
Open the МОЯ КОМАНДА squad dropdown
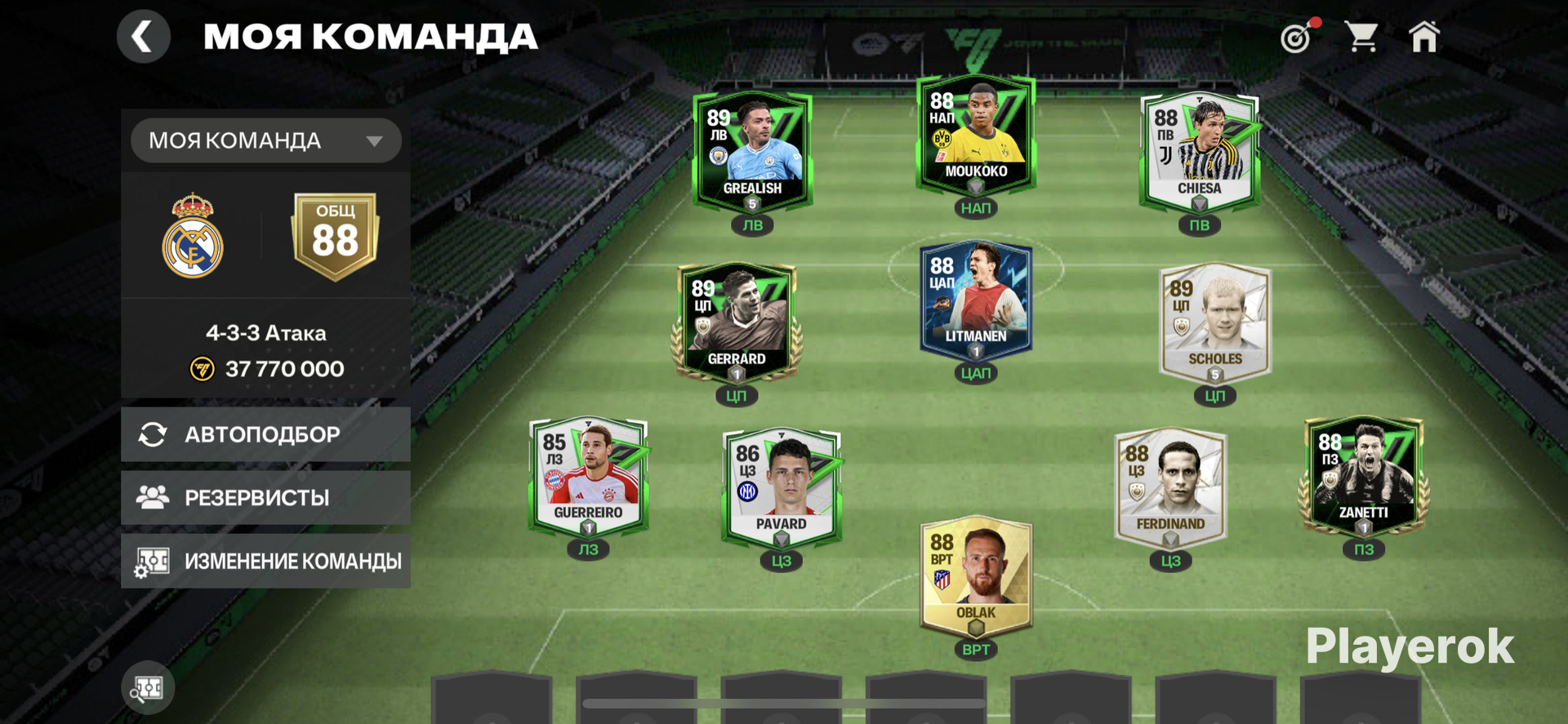[x=265, y=140]
